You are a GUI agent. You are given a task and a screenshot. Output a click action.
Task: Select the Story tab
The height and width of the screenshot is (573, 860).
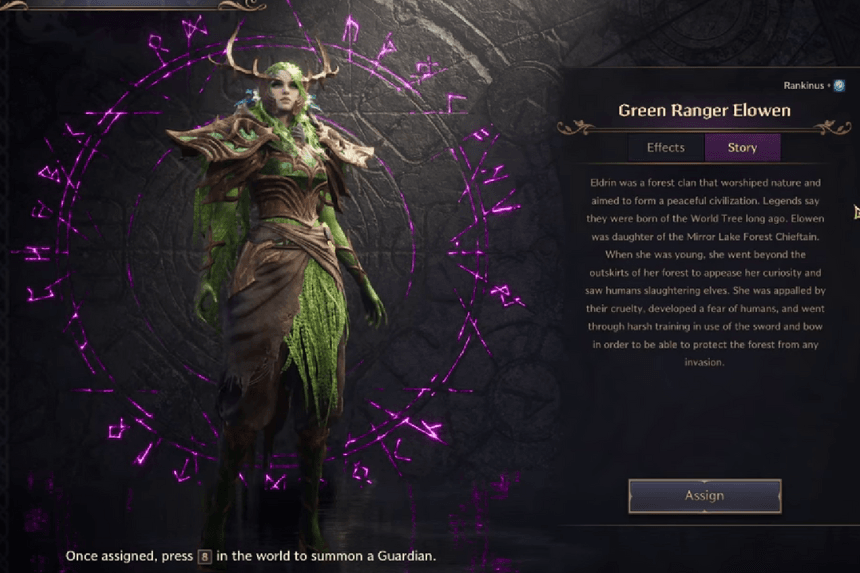[x=742, y=148]
